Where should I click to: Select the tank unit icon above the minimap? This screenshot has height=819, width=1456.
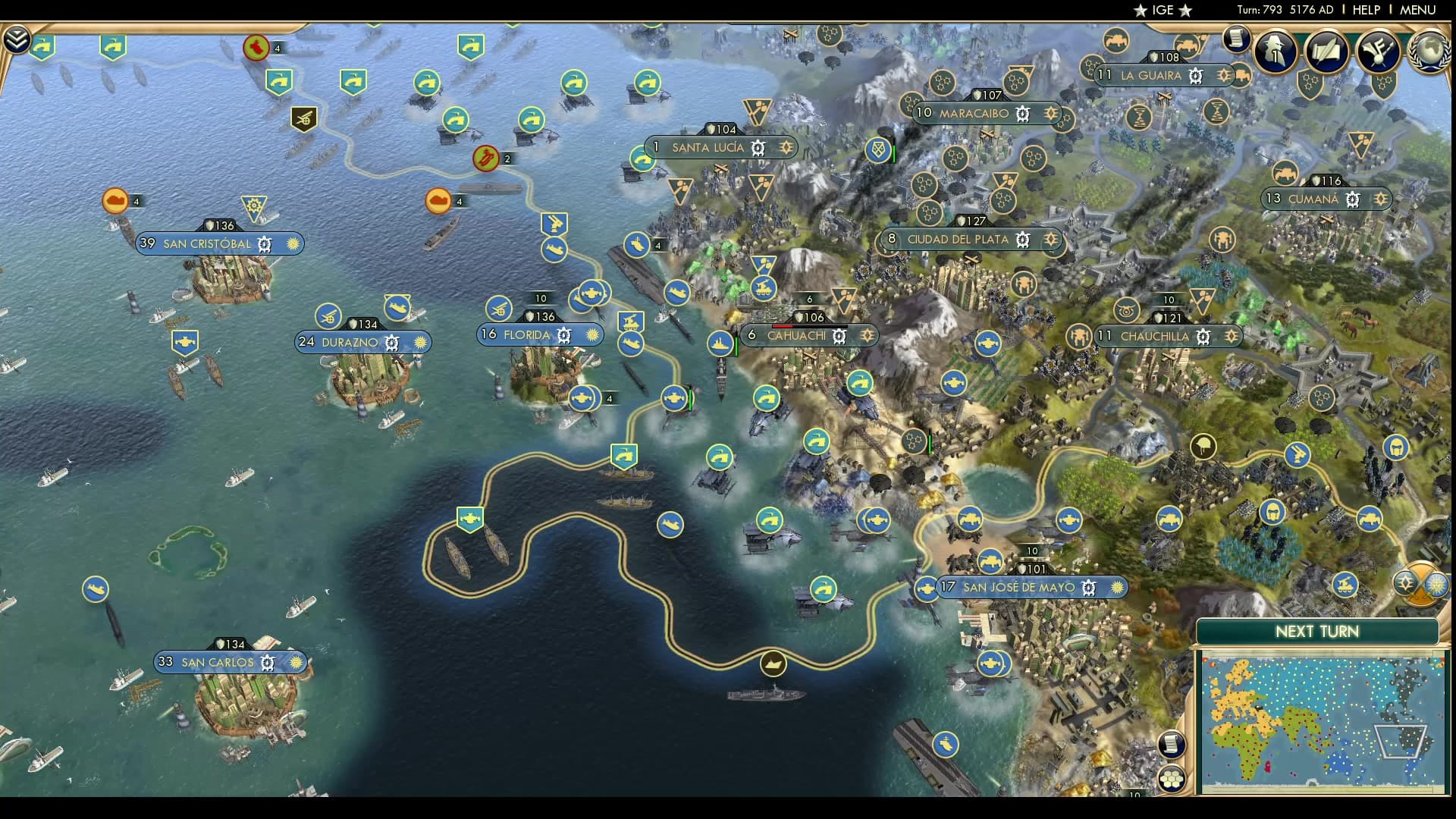click(1345, 585)
